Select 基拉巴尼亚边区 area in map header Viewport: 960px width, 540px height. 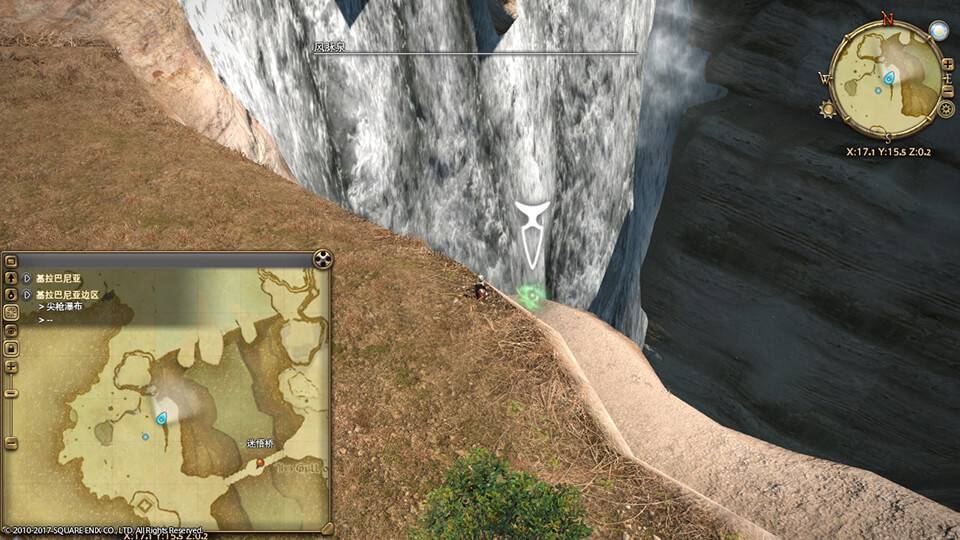click(66, 295)
